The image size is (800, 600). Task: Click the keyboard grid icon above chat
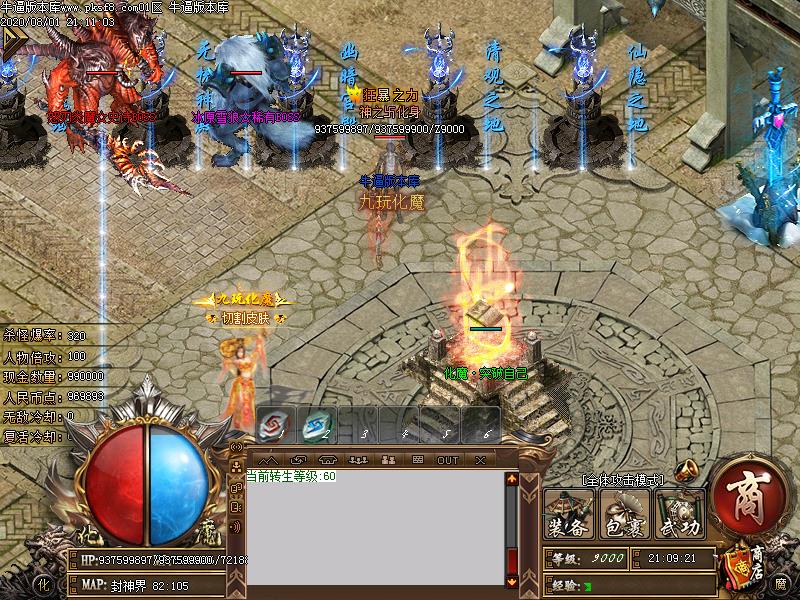(418, 460)
